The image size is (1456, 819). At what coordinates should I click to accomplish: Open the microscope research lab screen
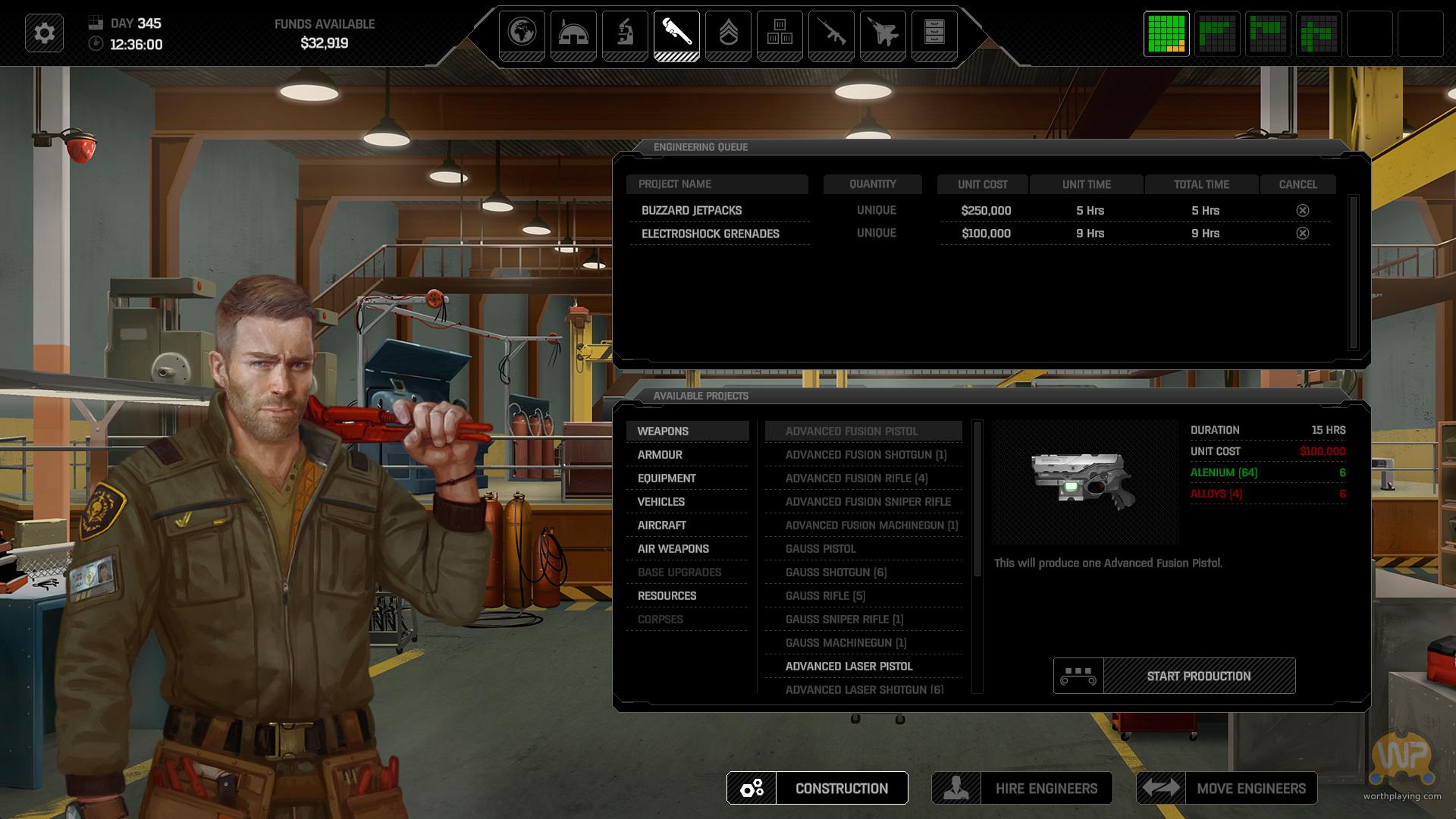(625, 33)
